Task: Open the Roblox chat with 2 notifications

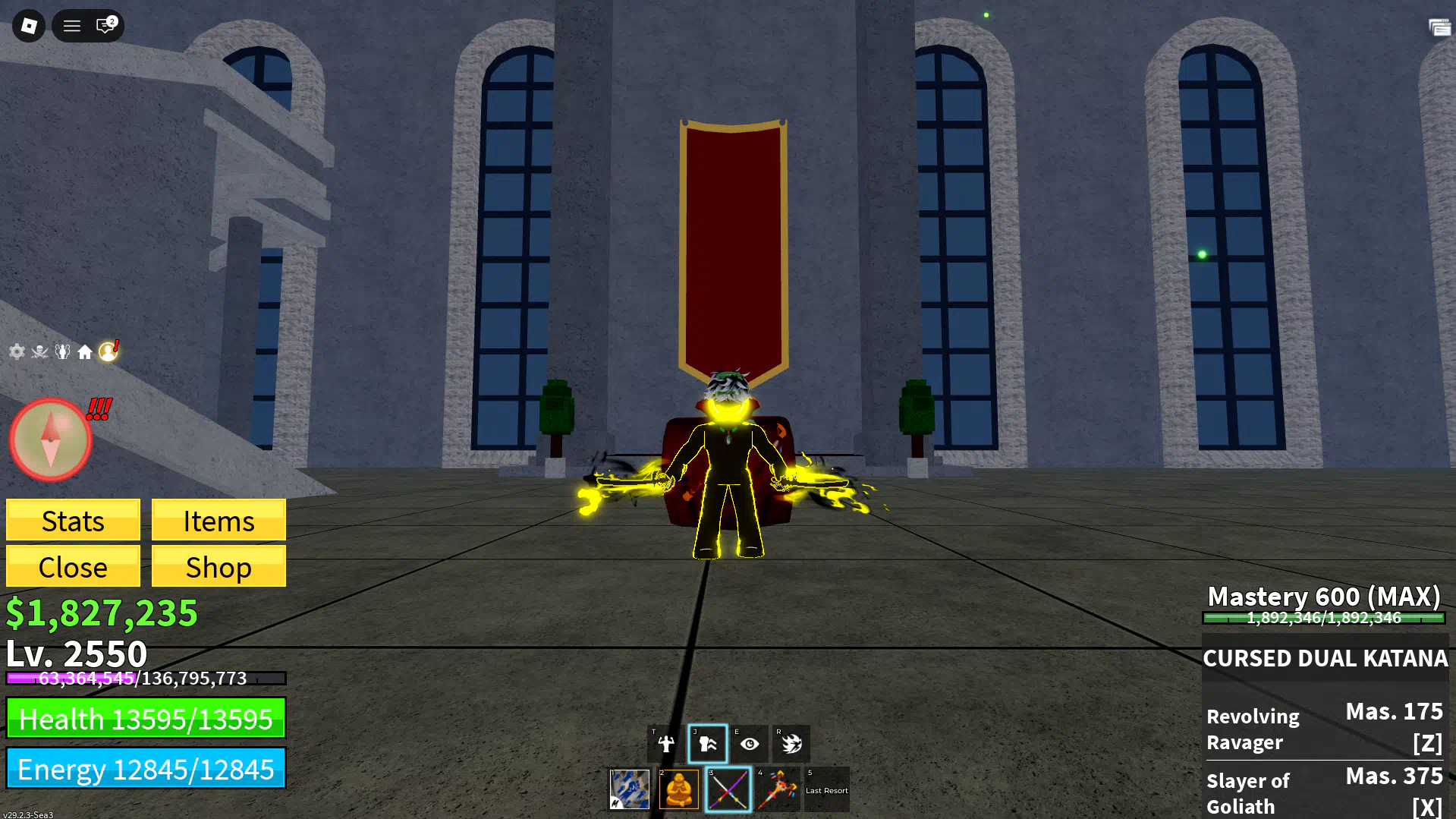Action: [105, 26]
